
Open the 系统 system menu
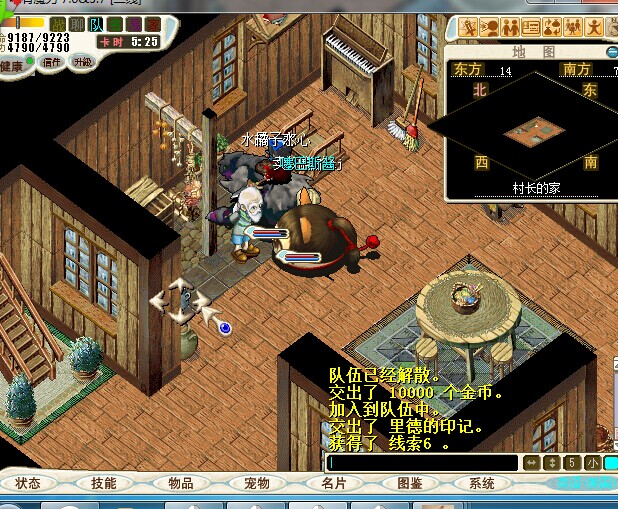tap(482, 483)
